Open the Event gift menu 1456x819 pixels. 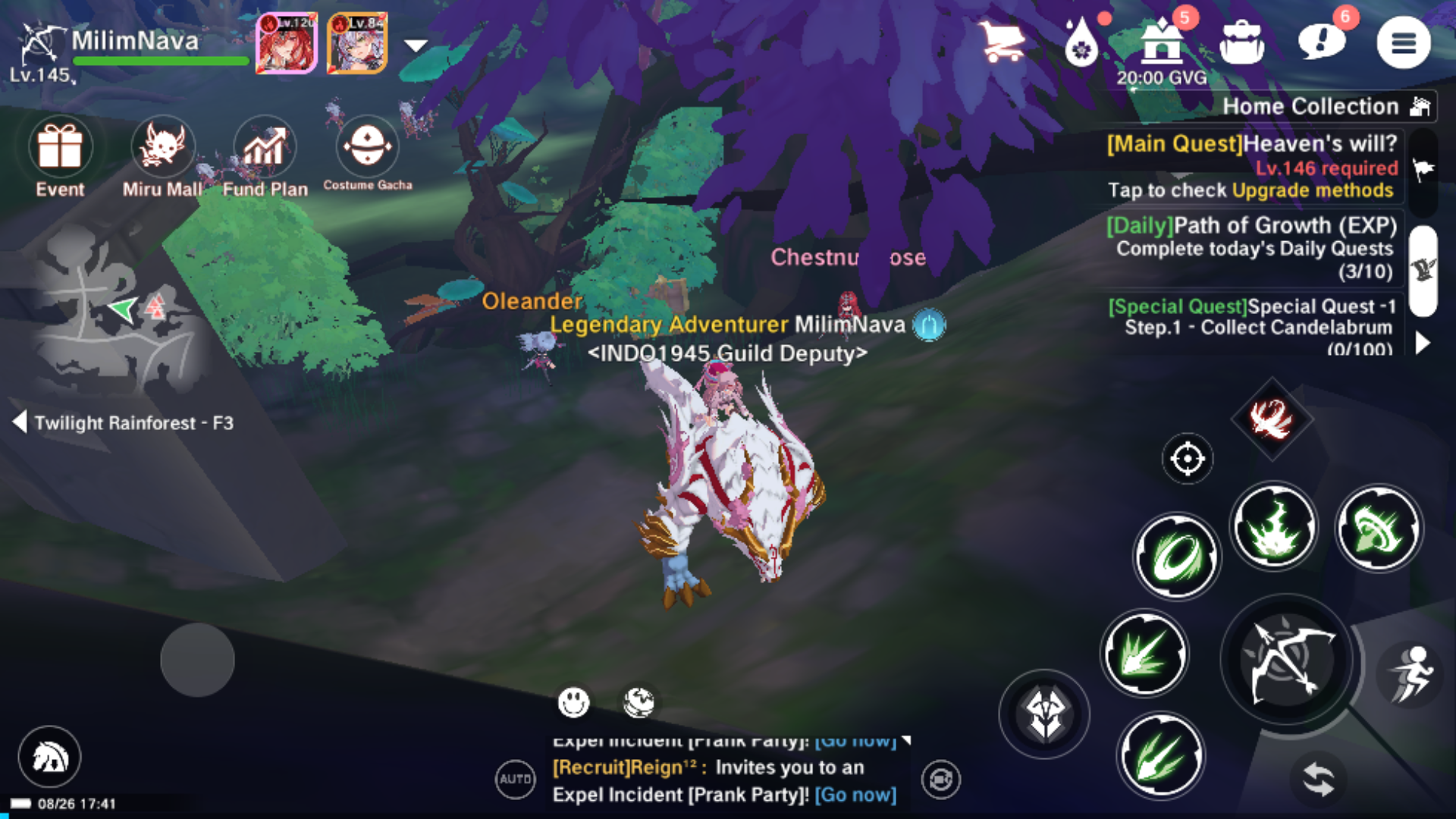click(60, 157)
